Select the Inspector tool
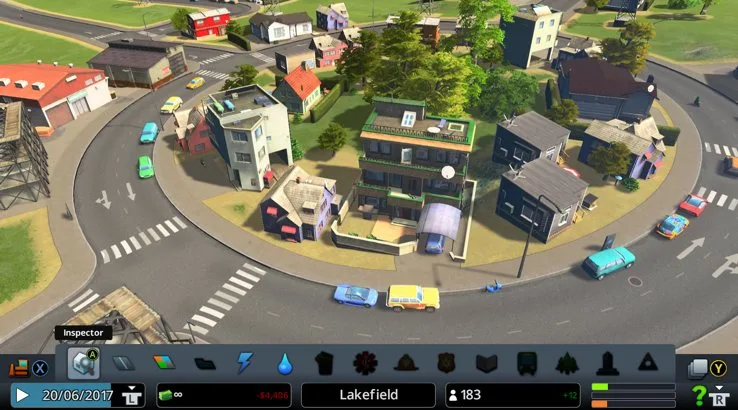 [x=82, y=362]
